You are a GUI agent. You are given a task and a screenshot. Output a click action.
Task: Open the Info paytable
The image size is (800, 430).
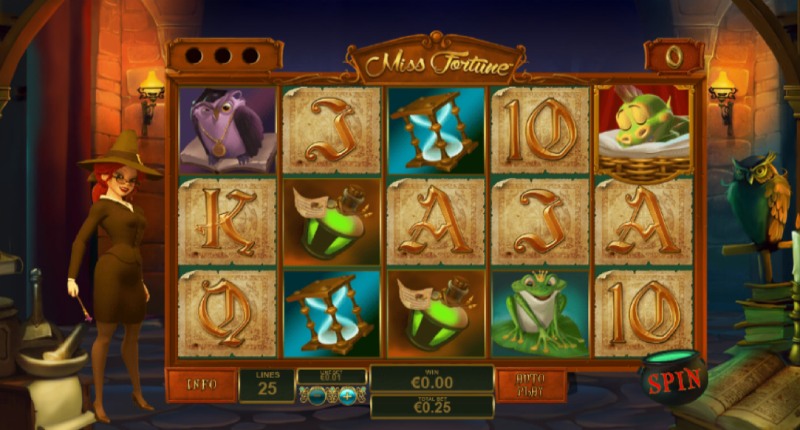tap(202, 383)
